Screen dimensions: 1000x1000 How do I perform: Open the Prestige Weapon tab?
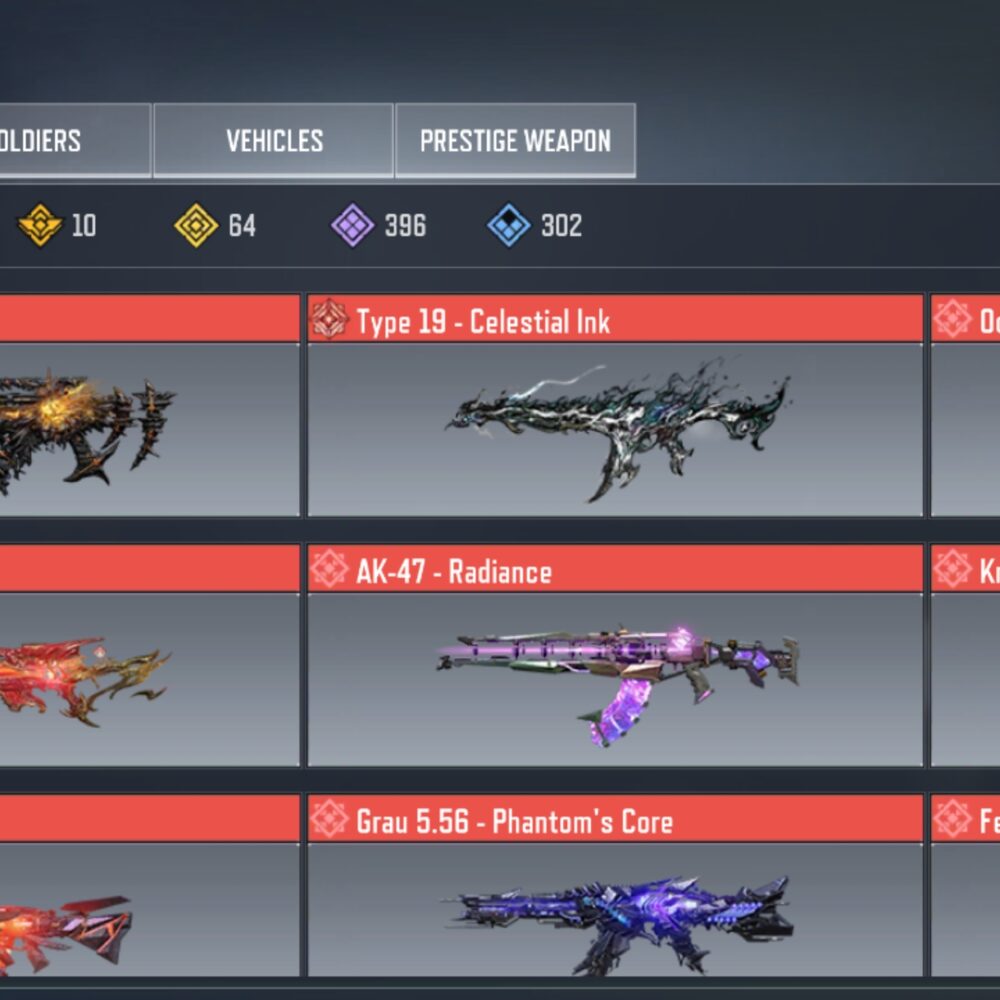pos(515,141)
